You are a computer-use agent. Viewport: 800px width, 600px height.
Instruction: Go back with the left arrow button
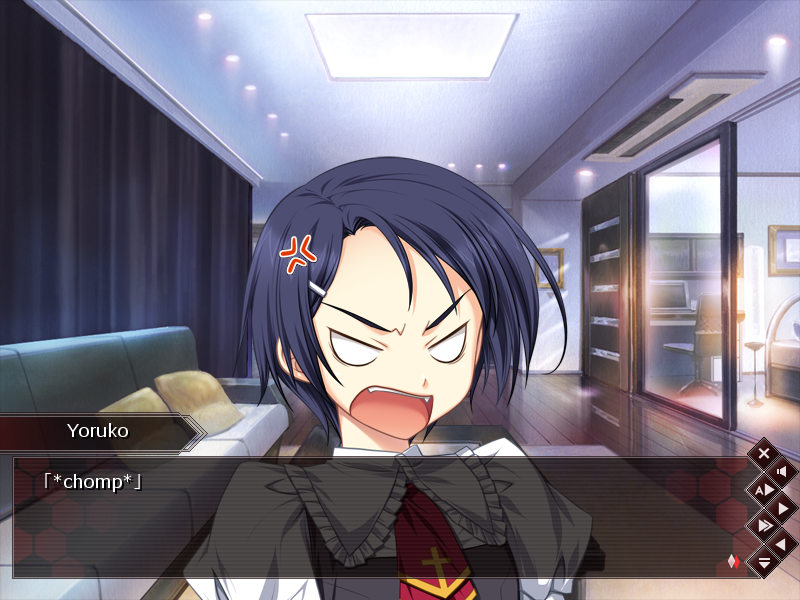click(x=782, y=544)
